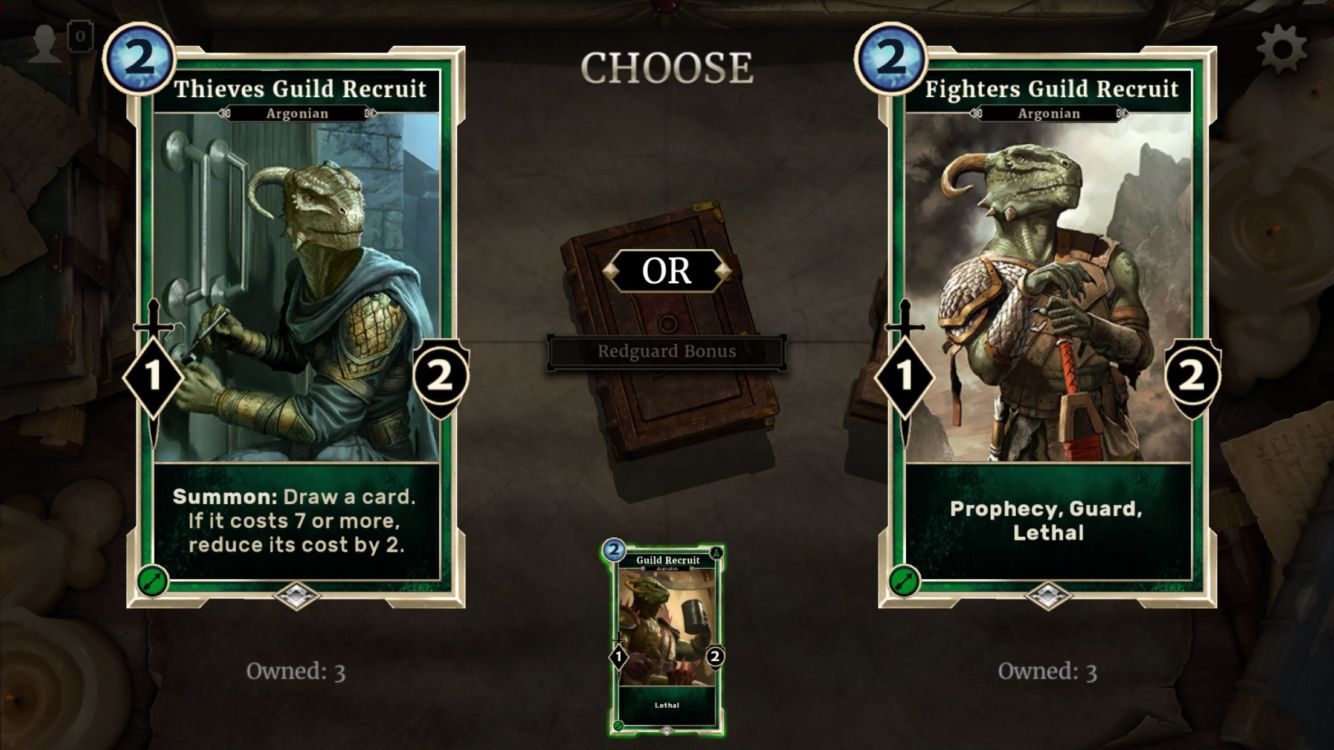Click the player profile silhouette icon
1334x750 pixels.
(45, 44)
